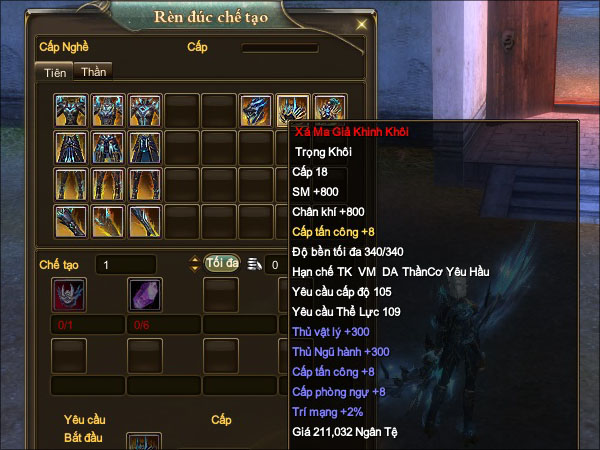
Task: Select the purple crystal material slot
Action: (145, 295)
